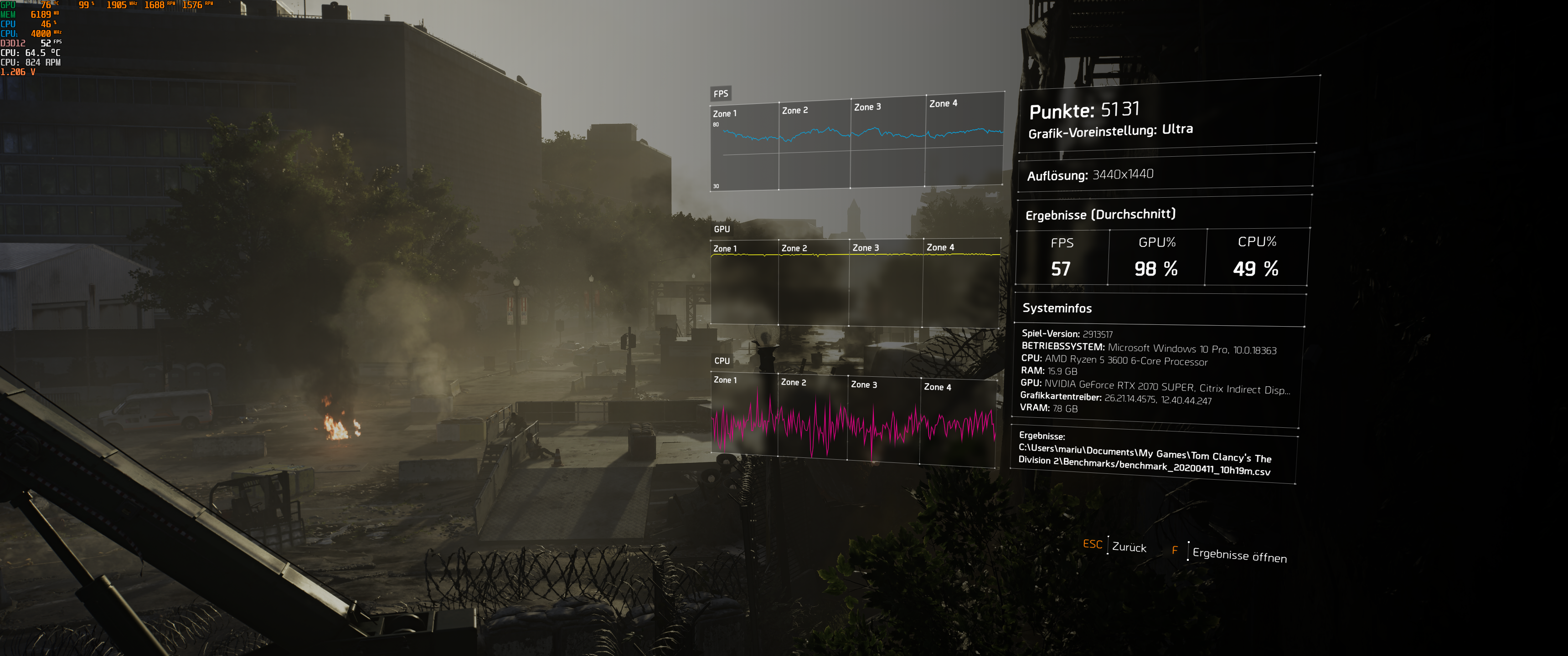Expand the Ergebnisse (Durchschnitt) section
This screenshot has width=1568, height=656.
(1099, 214)
